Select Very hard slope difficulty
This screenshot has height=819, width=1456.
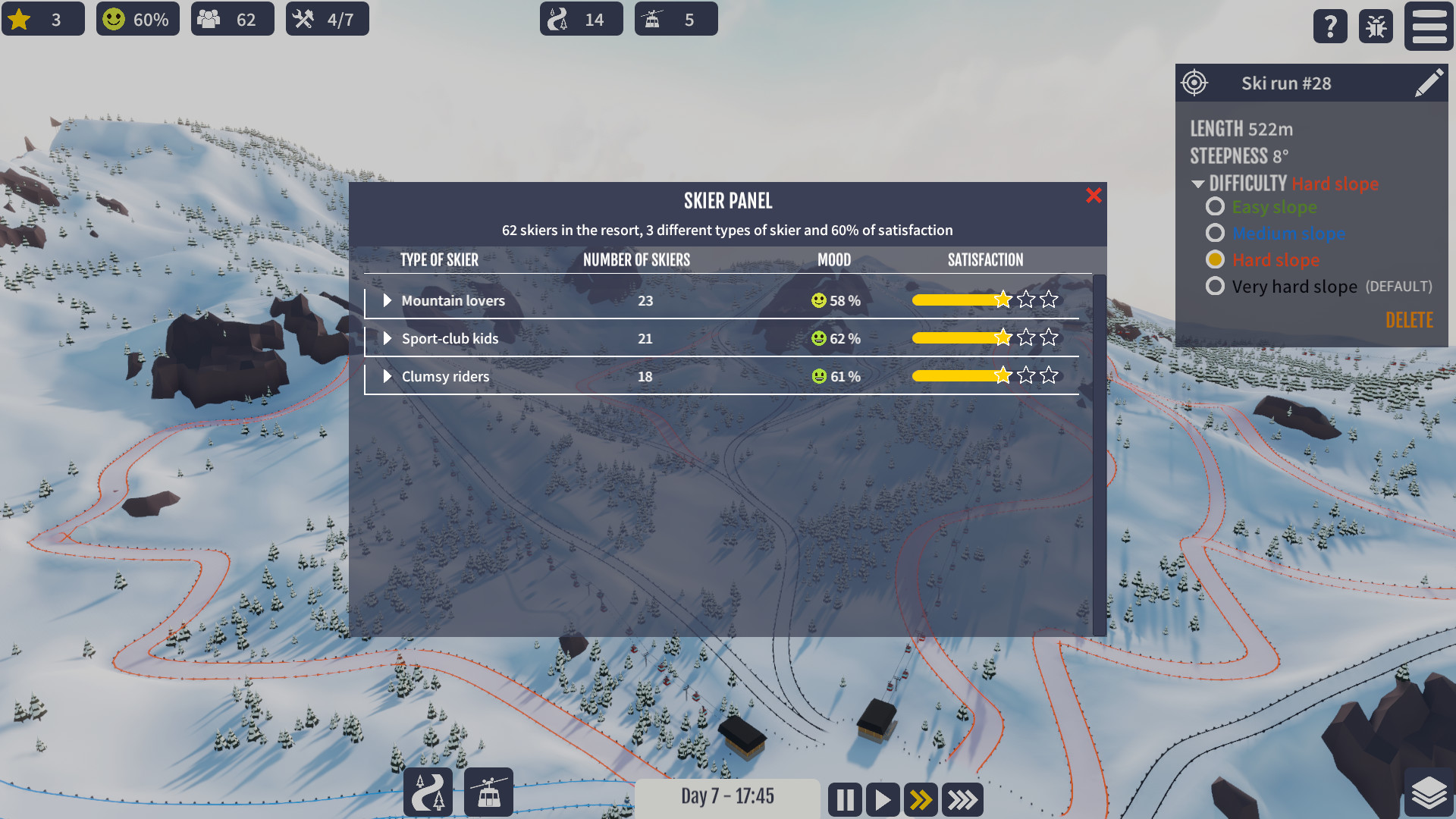point(1216,286)
